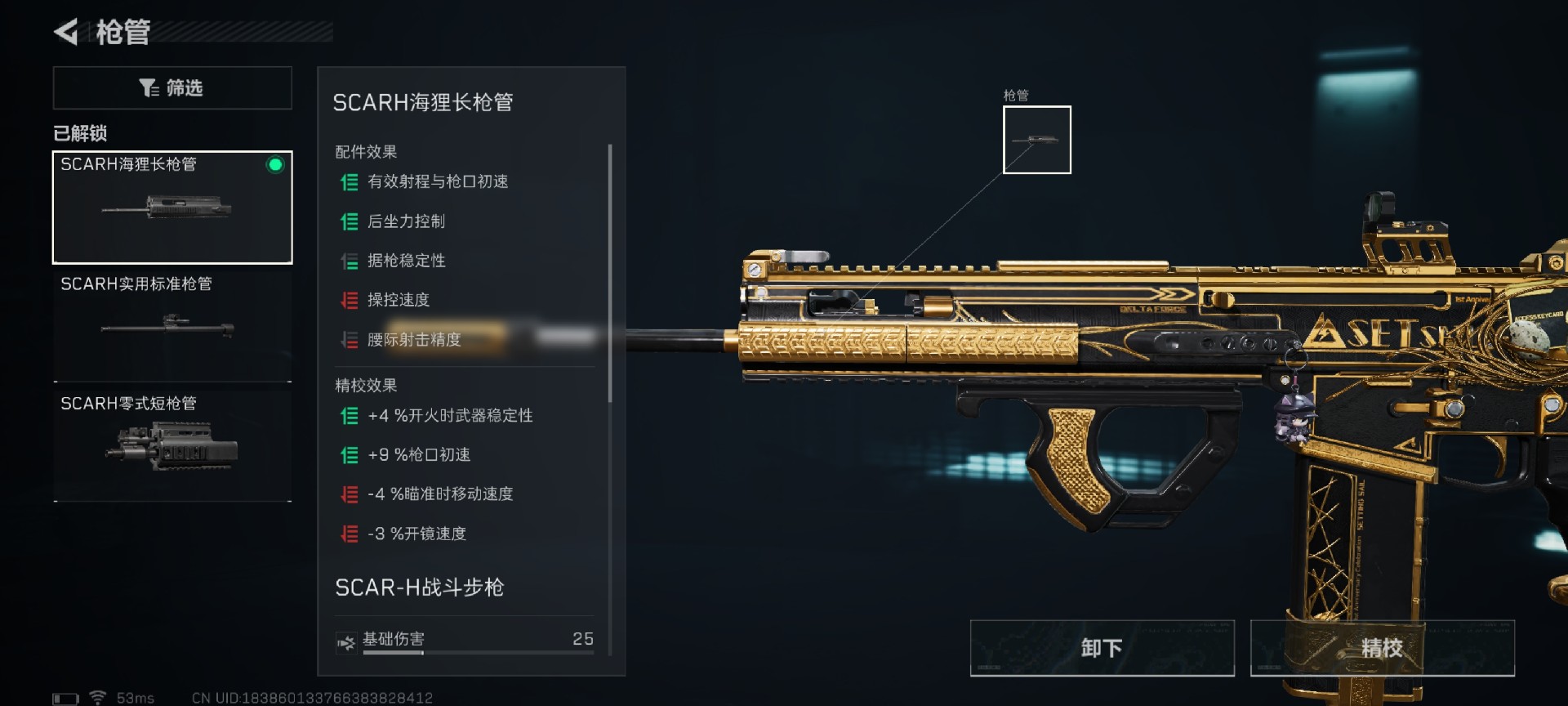Select the 有效射程与枪口初速 effect icon
This screenshot has width=1568, height=706.
(348, 181)
